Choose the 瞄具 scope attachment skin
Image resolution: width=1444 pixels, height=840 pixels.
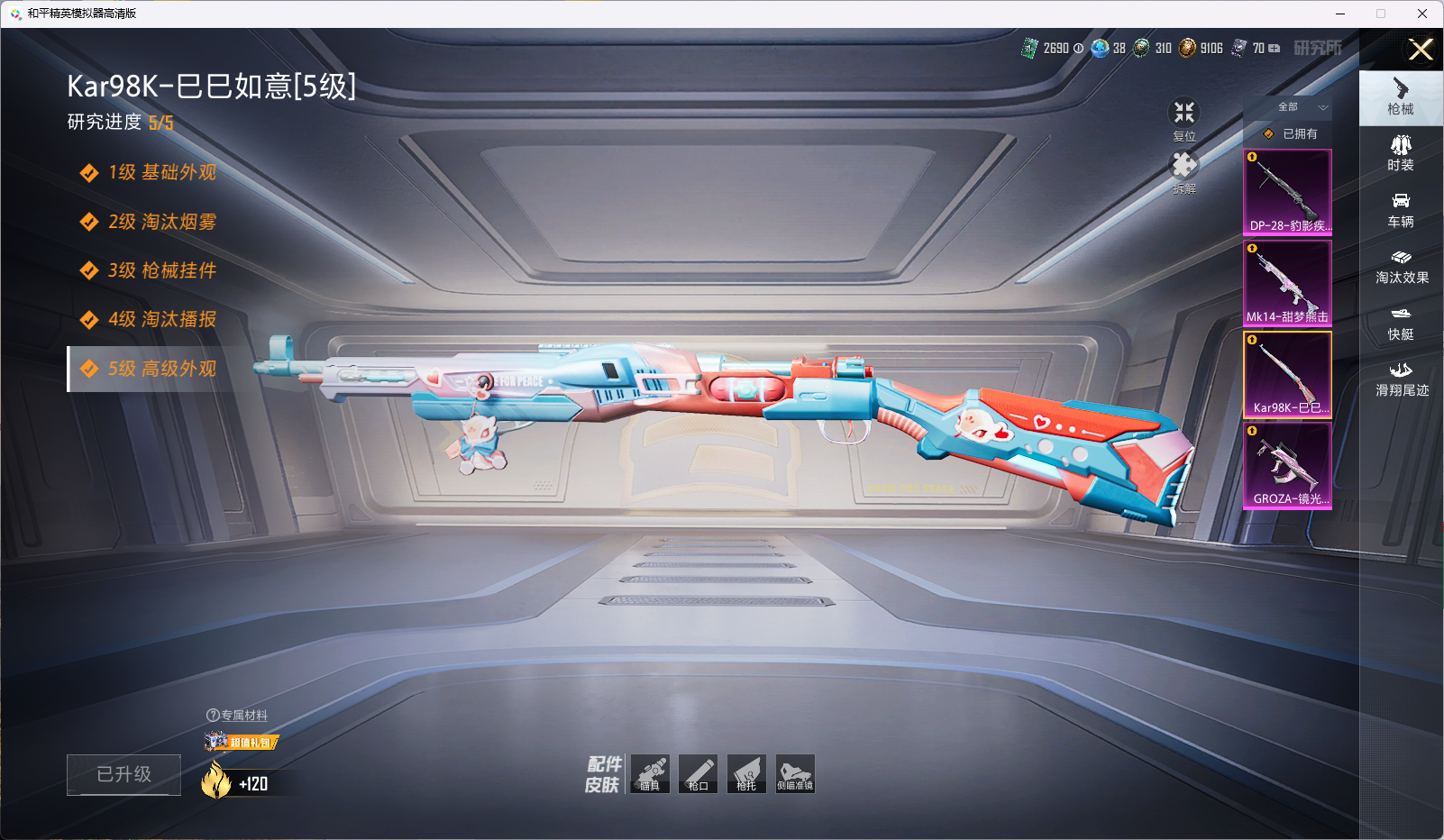click(650, 773)
